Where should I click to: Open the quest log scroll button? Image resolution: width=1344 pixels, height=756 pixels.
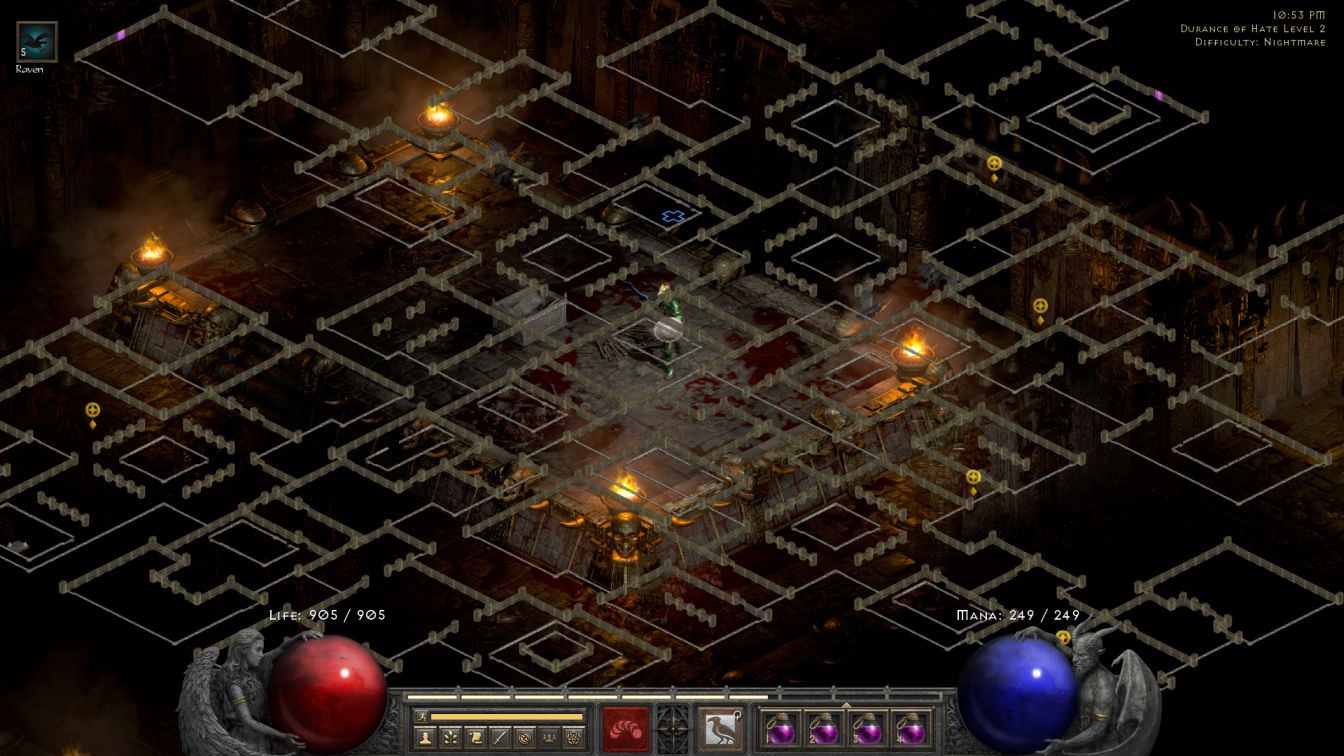click(x=475, y=737)
